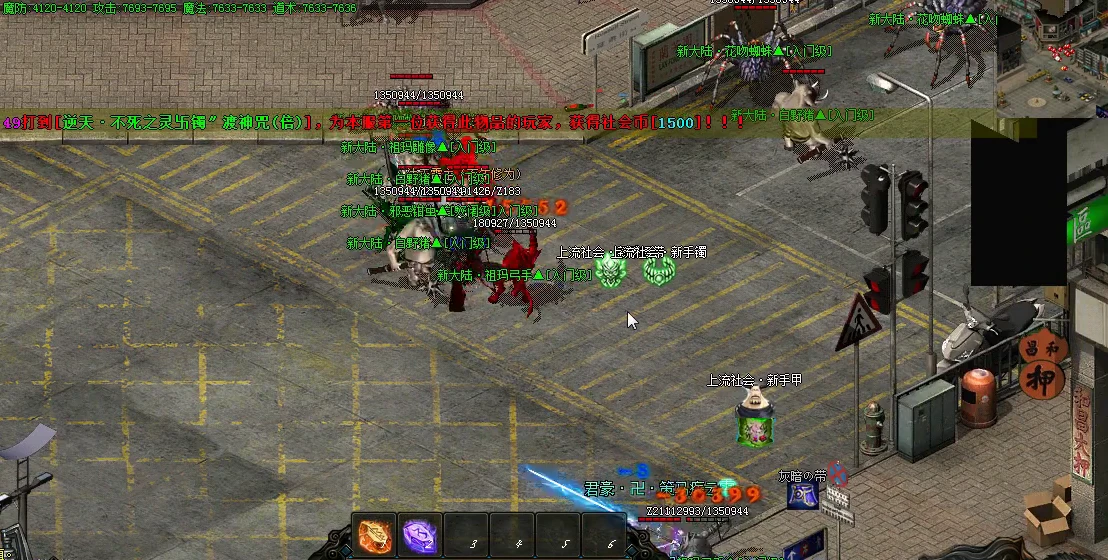Use the orange fire rune in hotbar

point(375,536)
